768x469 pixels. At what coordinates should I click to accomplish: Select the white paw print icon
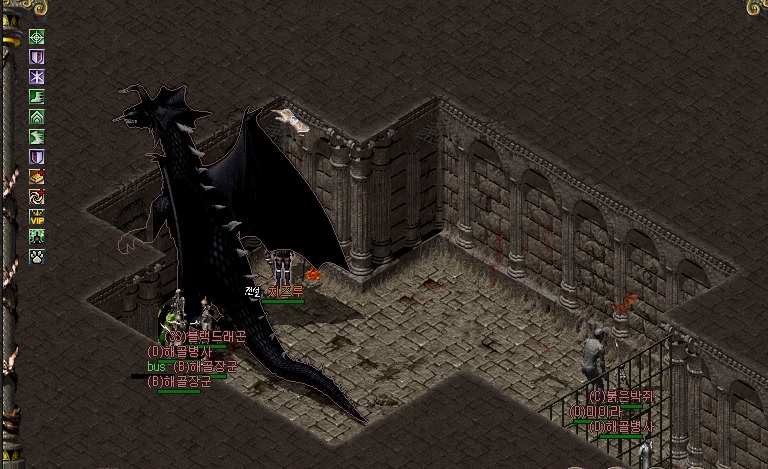[37, 257]
